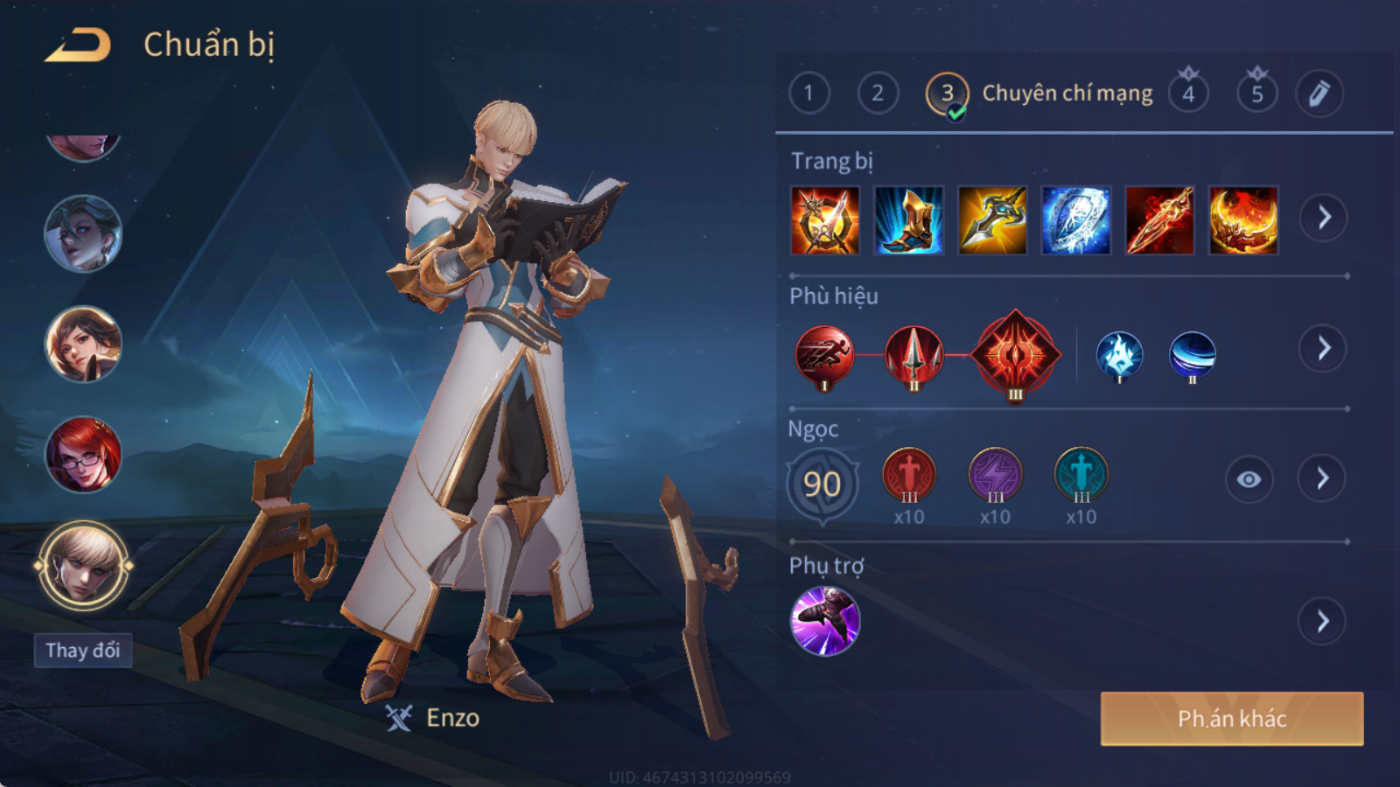This screenshot has height=787, width=1400.
Task: Open the Trang bị equipment arrow
Action: (1323, 217)
